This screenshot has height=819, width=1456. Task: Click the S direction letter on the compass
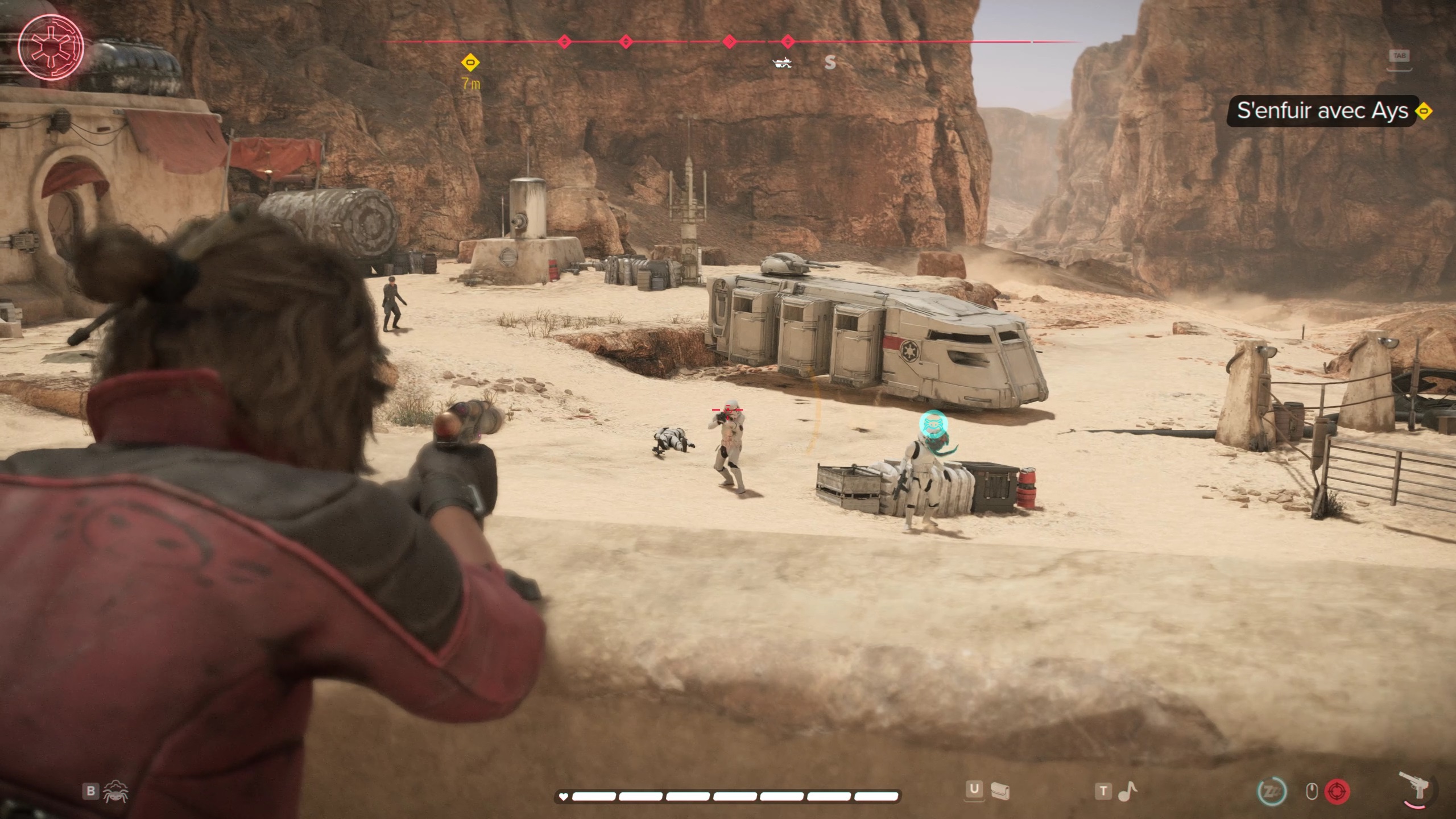click(x=830, y=63)
